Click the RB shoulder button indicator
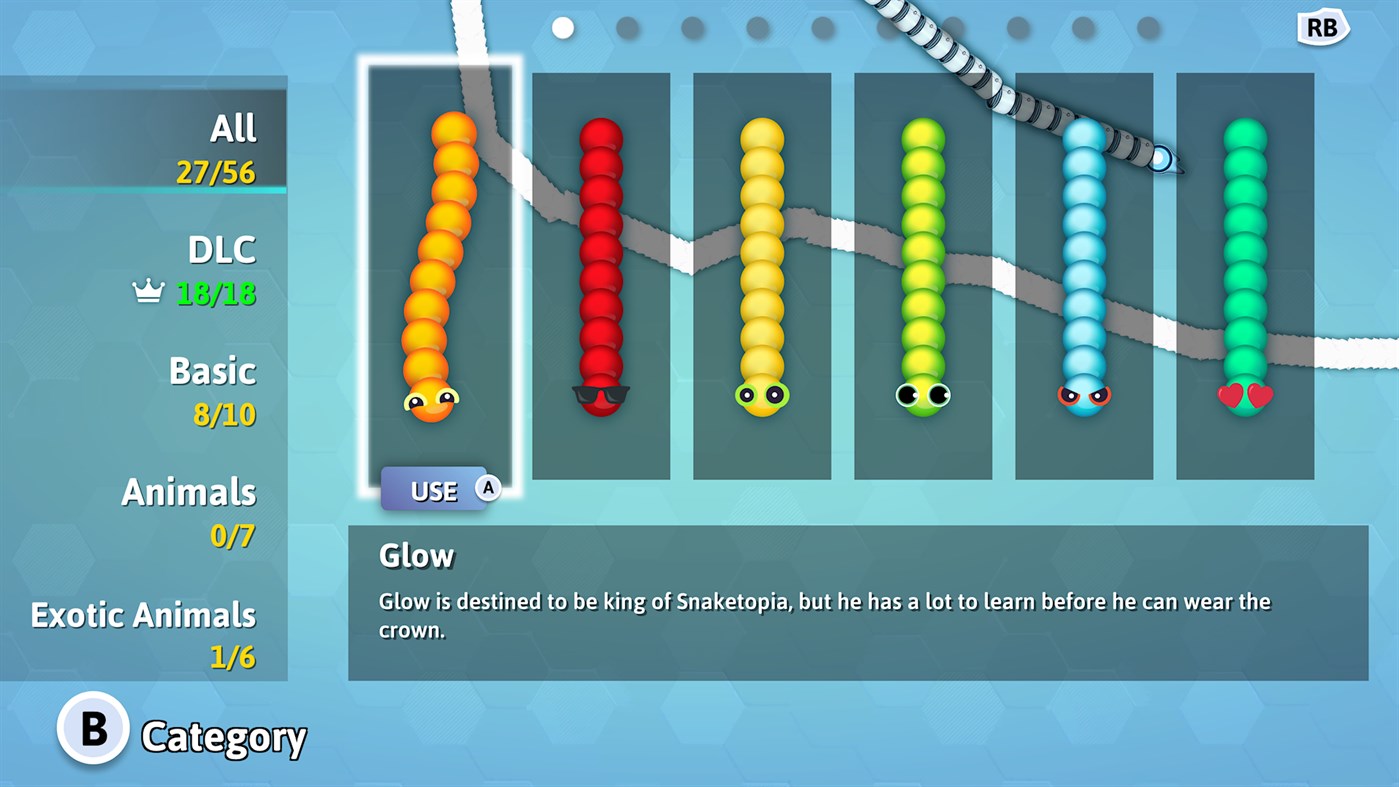 point(1322,27)
